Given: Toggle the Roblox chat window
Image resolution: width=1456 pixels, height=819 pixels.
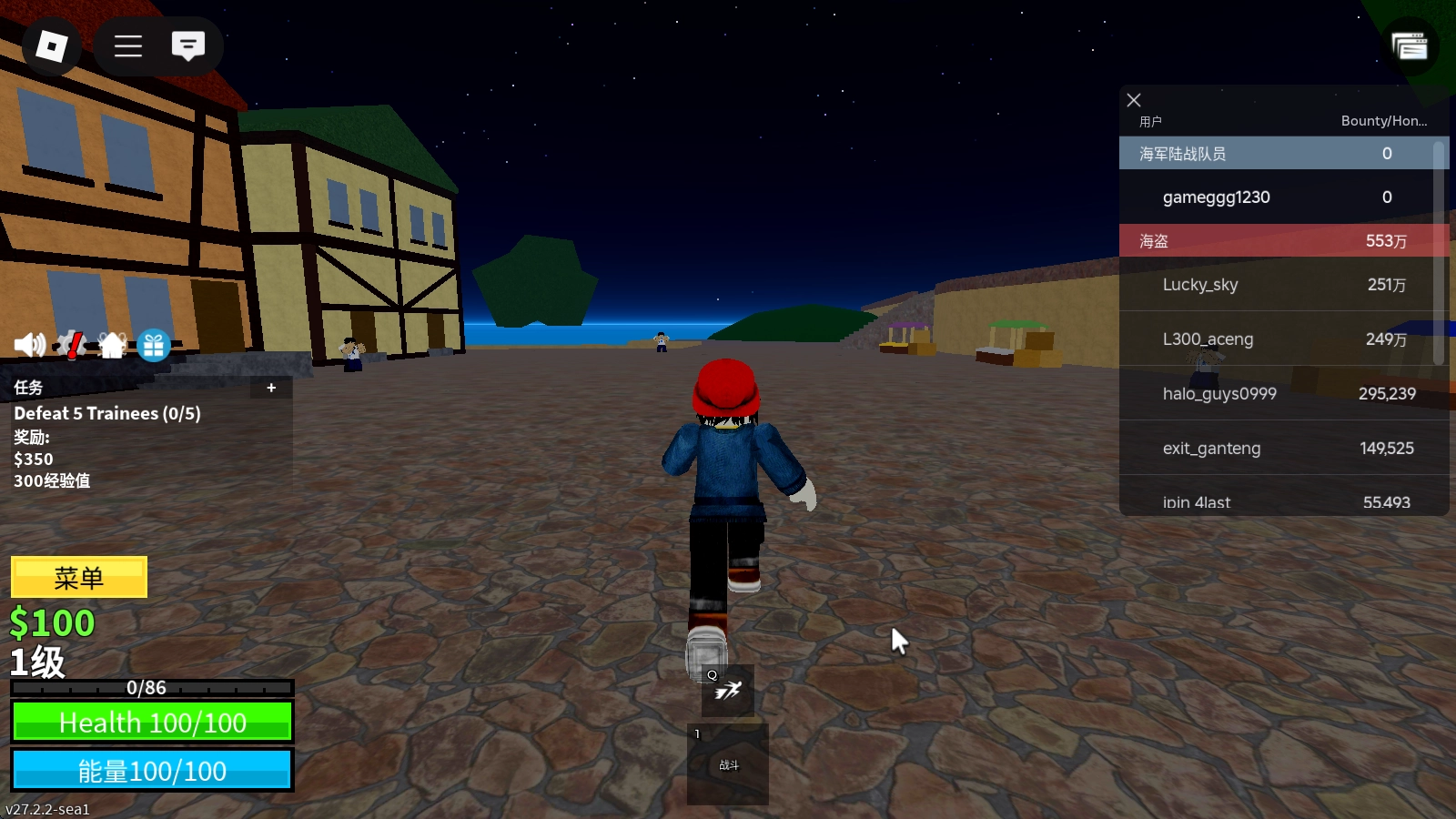Looking at the screenshot, I should click(x=188, y=46).
